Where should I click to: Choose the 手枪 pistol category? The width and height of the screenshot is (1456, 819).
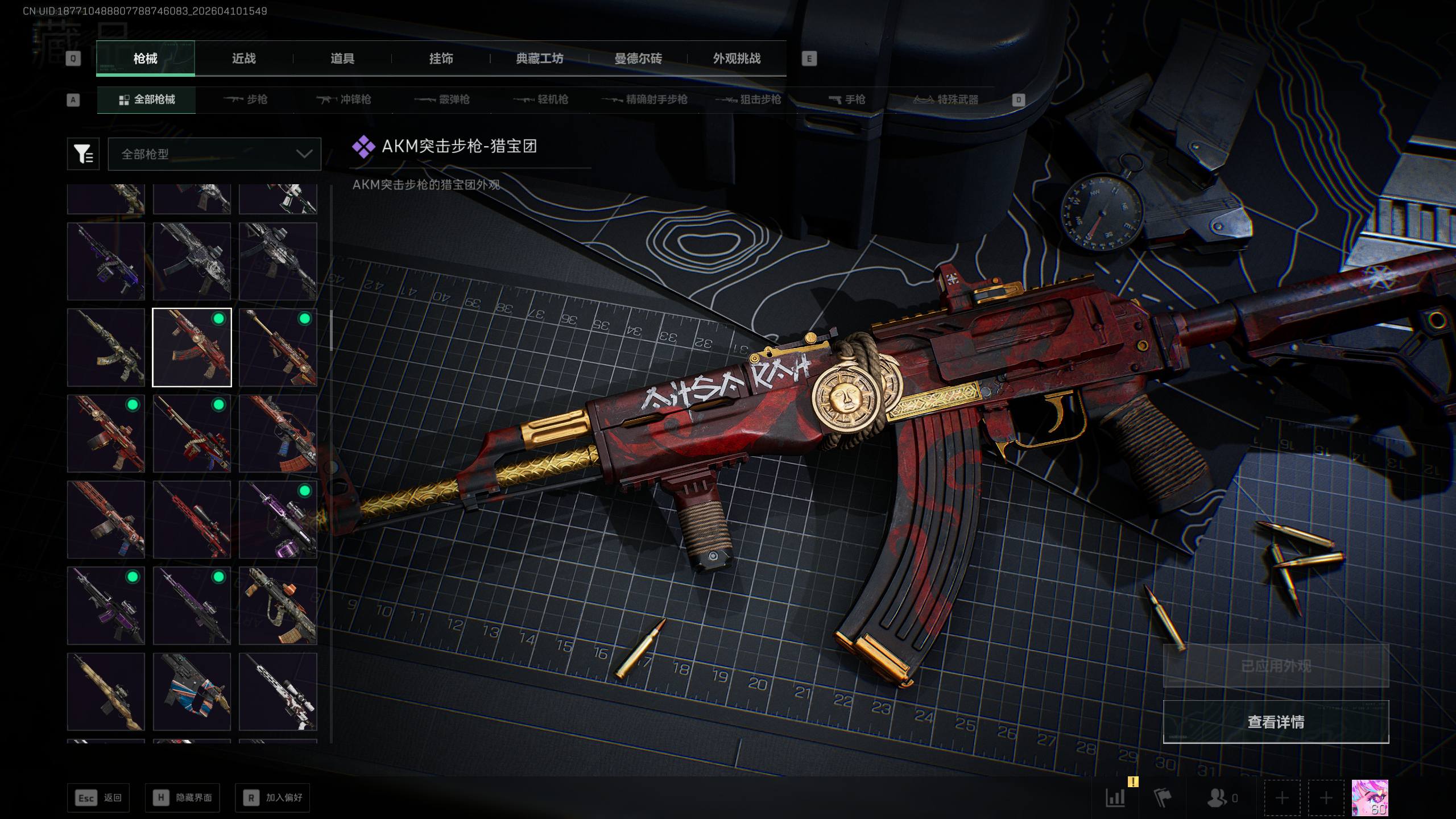(847, 100)
